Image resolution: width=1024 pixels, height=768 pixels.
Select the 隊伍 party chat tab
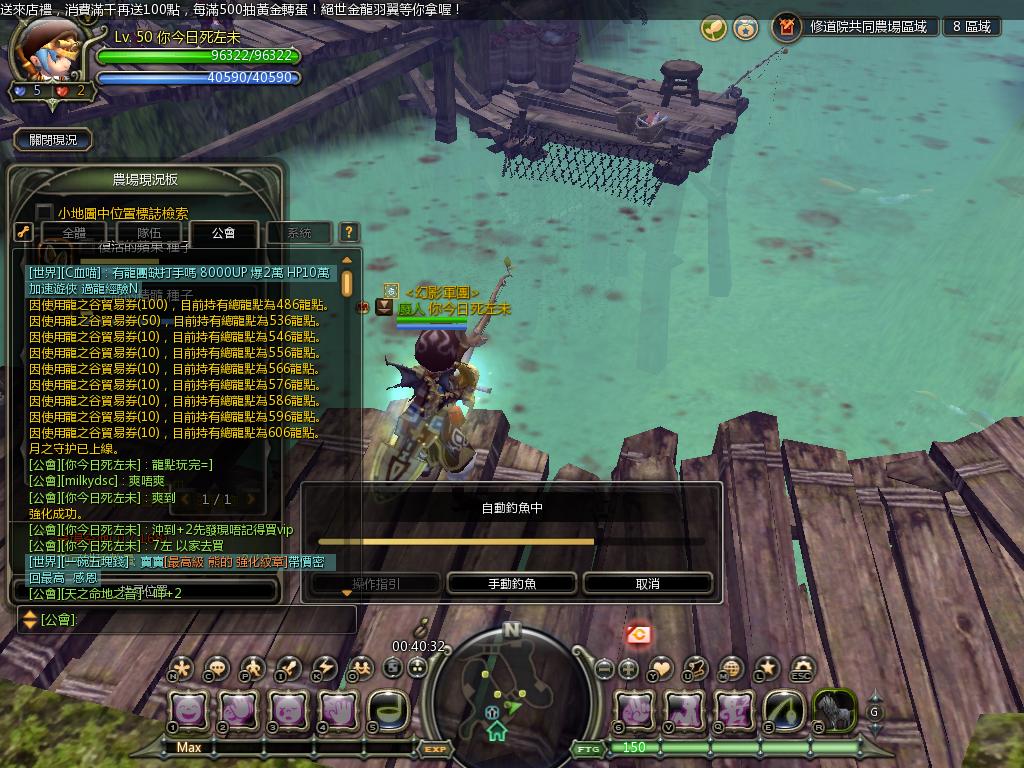point(149,233)
